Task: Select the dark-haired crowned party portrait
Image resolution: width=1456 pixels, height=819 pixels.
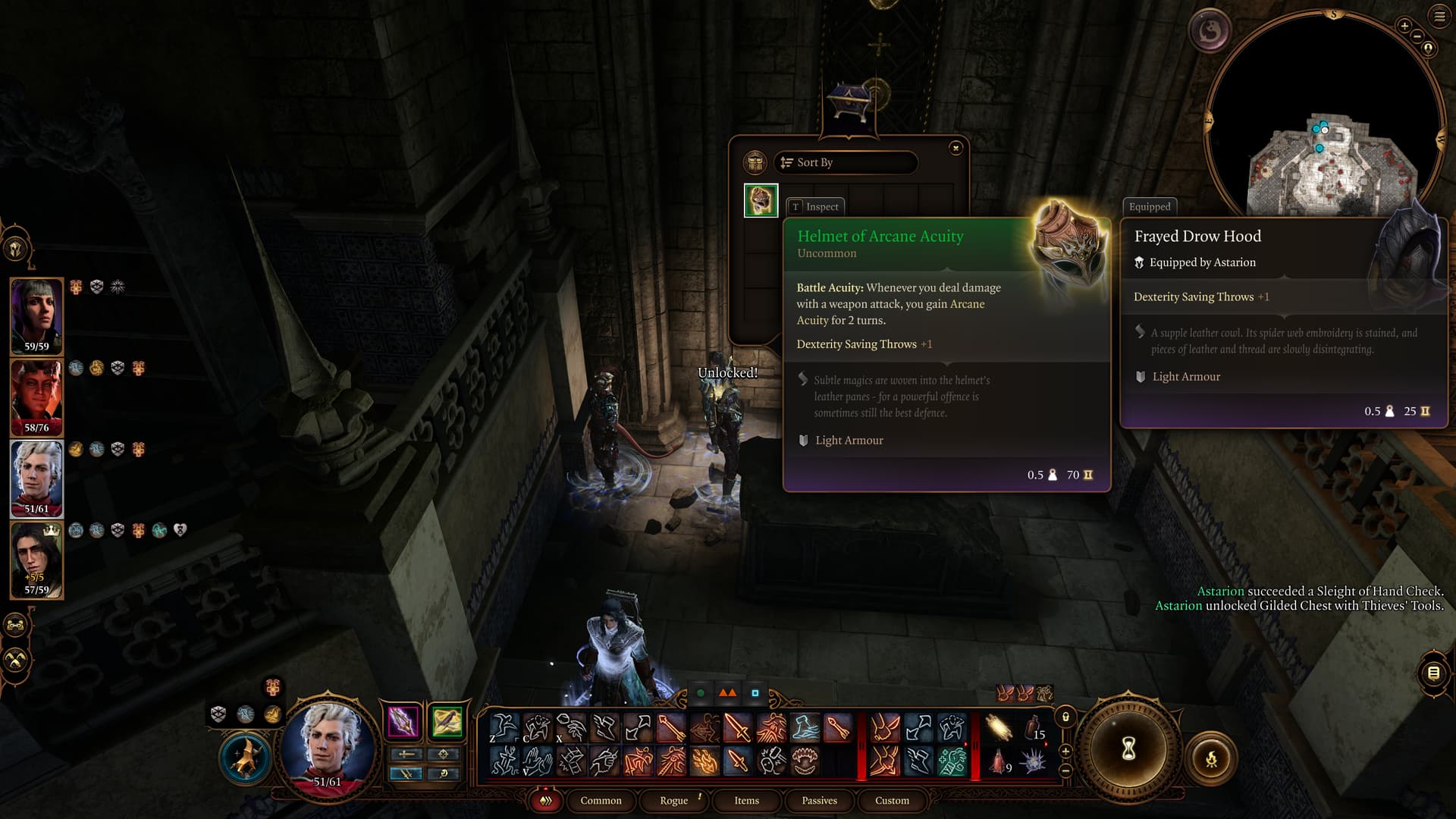Action: point(36,559)
